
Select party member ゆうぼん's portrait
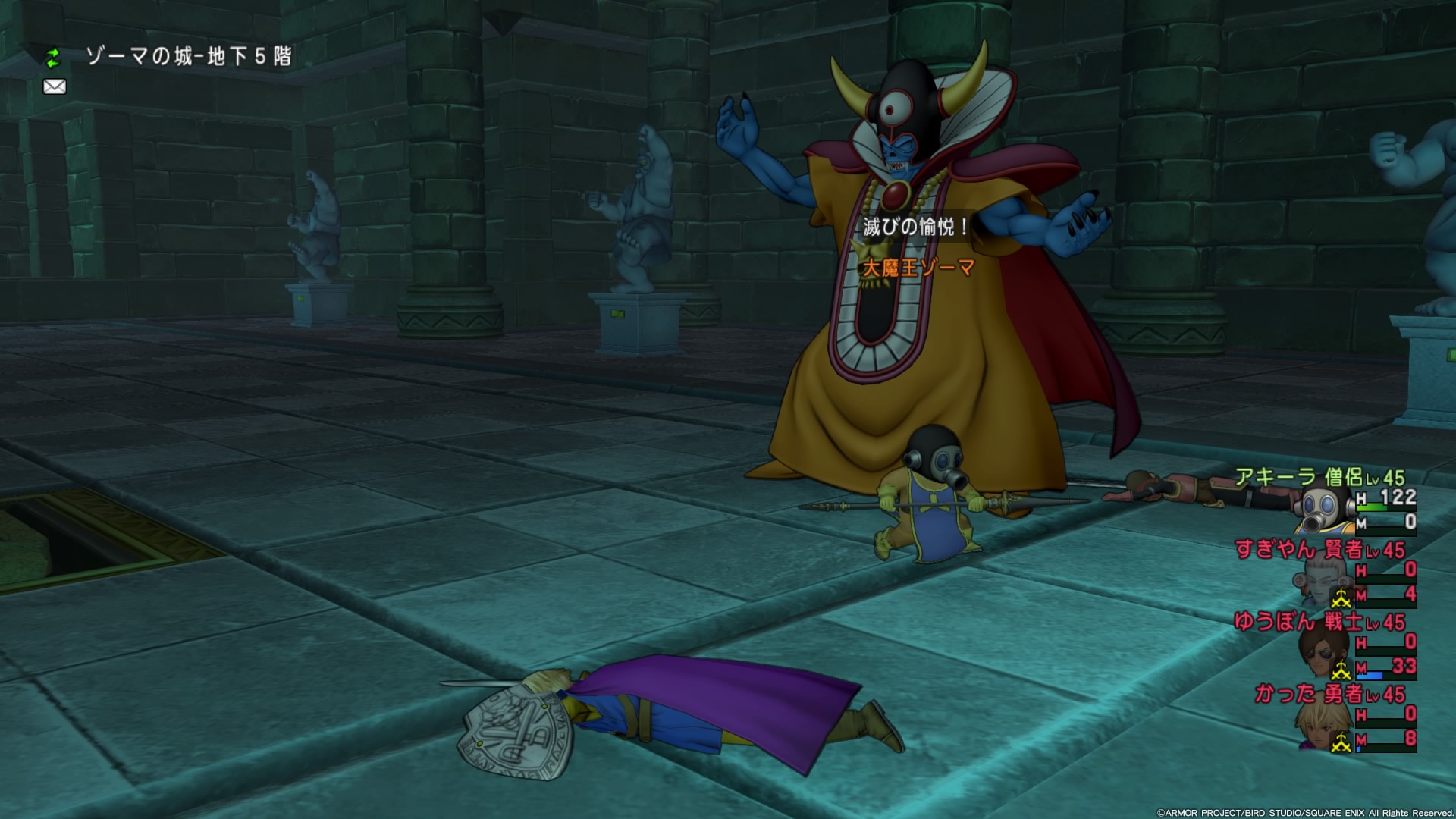1321,652
